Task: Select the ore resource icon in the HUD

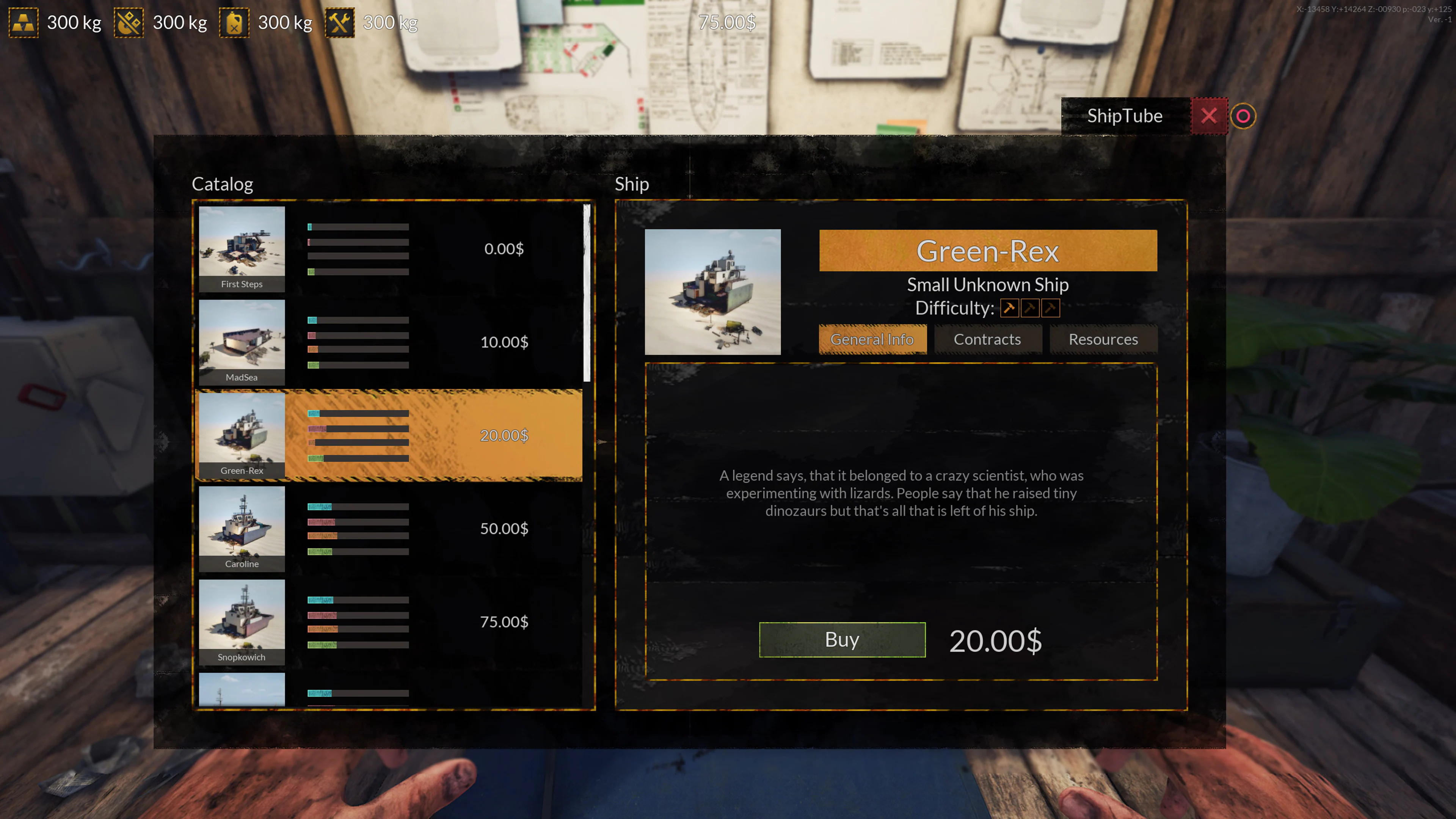Action: pos(129,23)
